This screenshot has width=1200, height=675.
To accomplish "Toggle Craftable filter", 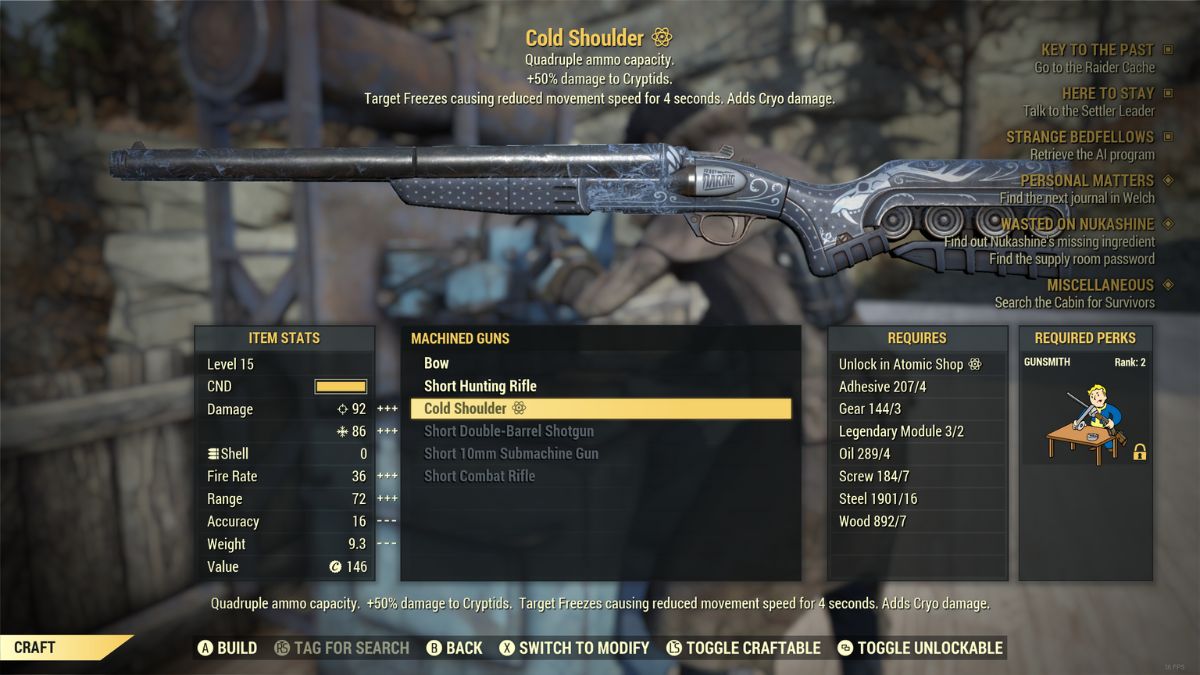I will [742, 648].
